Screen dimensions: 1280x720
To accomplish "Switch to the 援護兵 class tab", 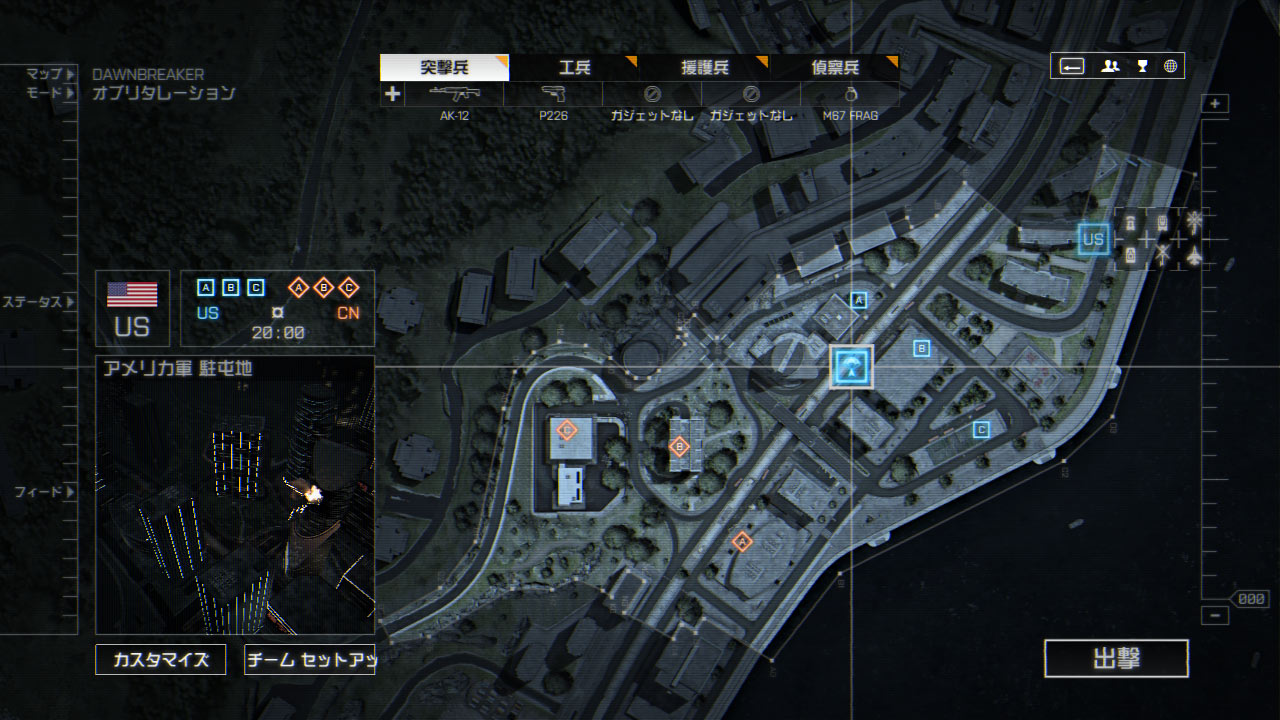I will click(x=704, y=68).
